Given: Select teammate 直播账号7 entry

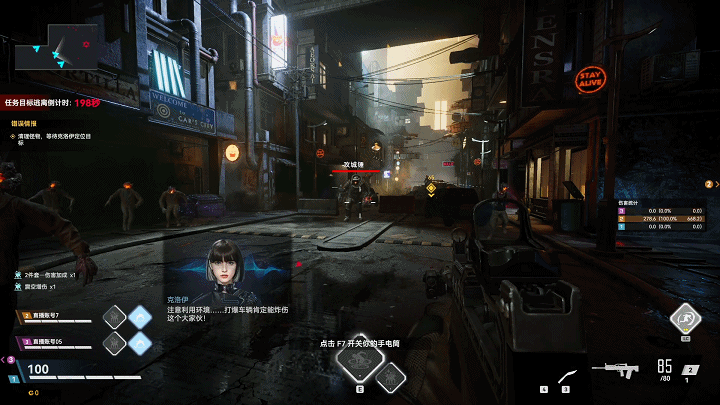Looking at the screenshot, I should click(50, 317).
